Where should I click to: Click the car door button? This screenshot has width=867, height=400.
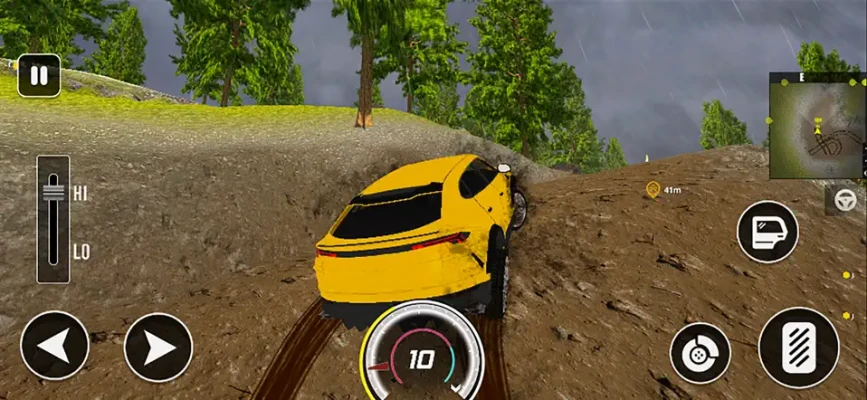tap(767, 232)
